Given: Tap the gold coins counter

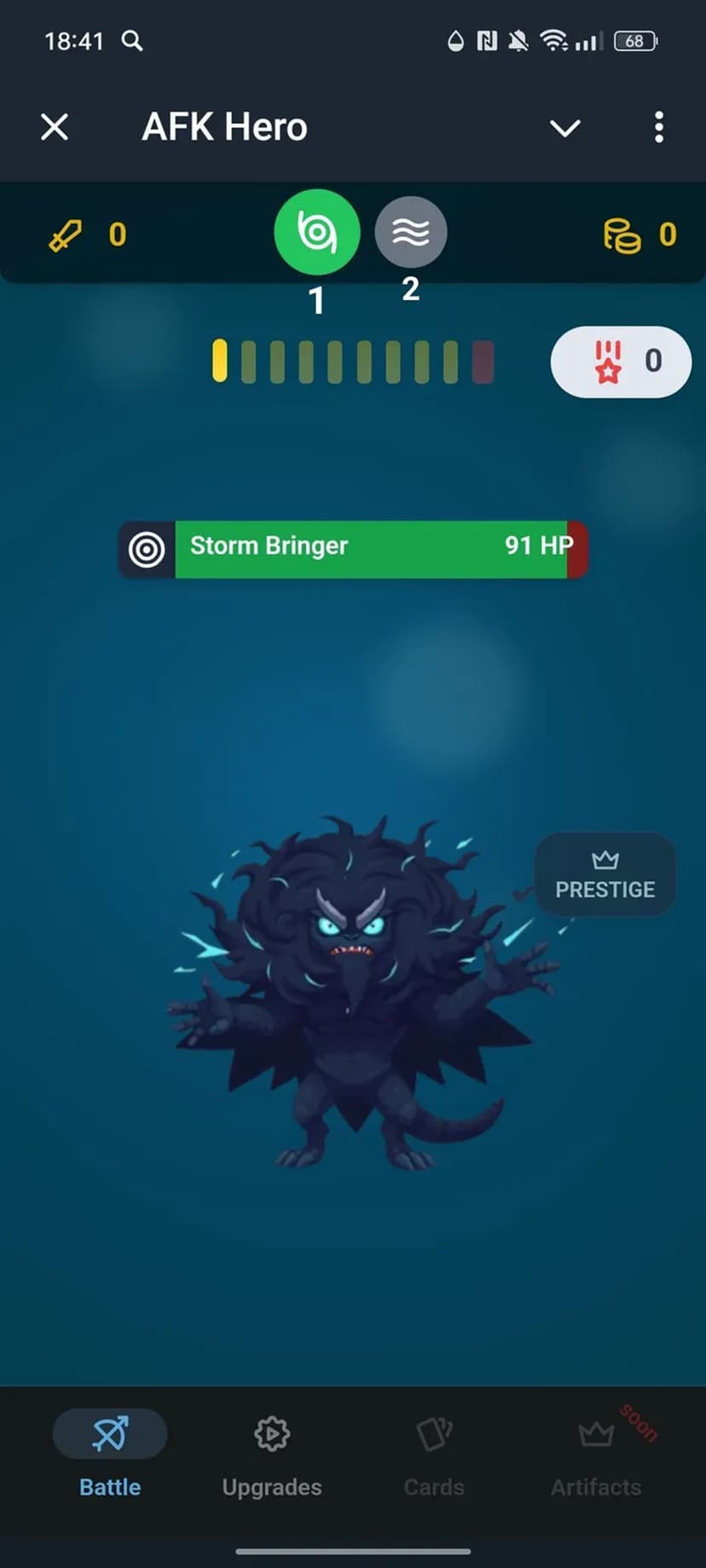Looking at the screenshot, I should point(639,235).
